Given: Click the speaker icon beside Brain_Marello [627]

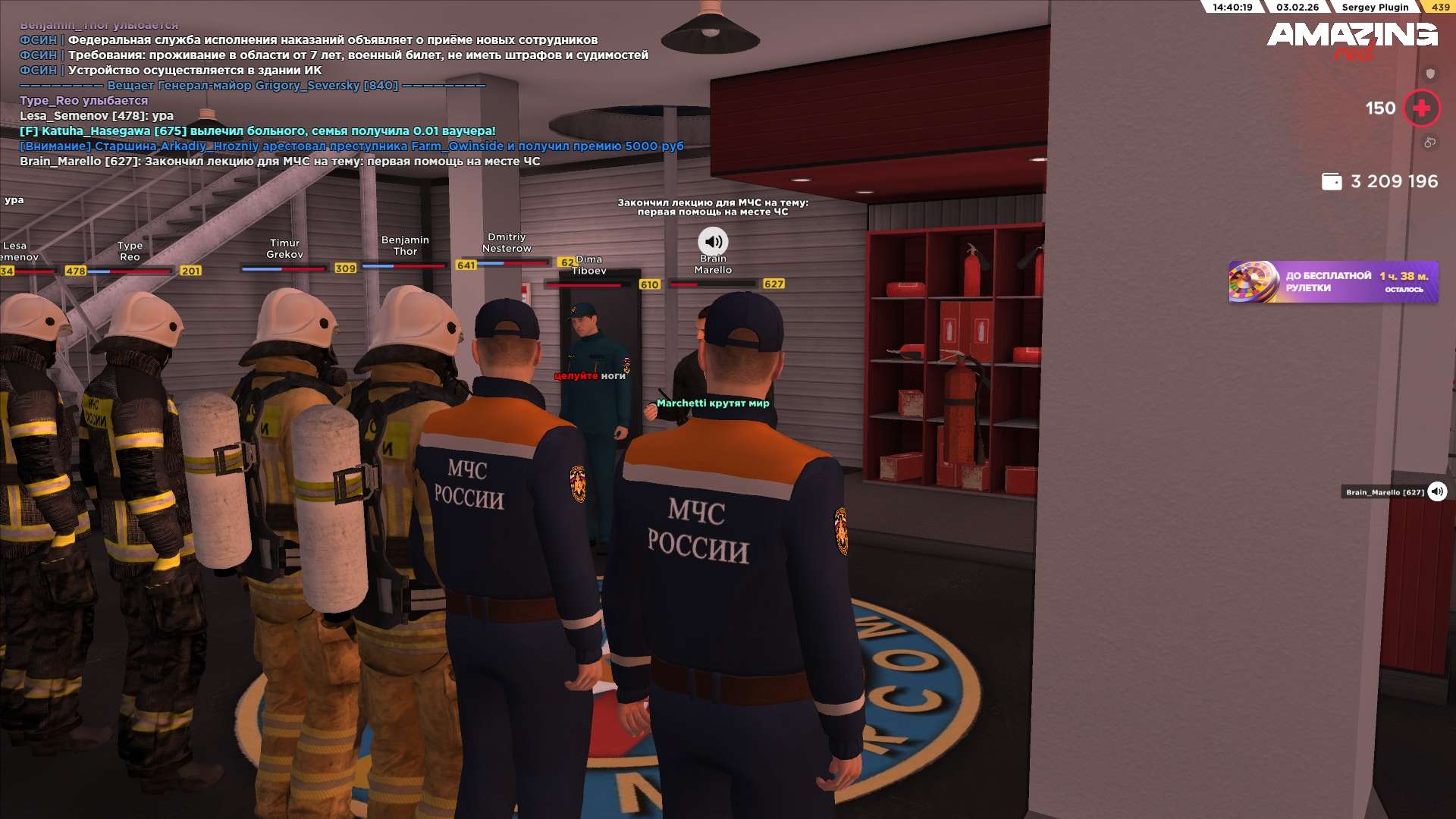Looking at the screenshot, I should [x=1437, y=491].
